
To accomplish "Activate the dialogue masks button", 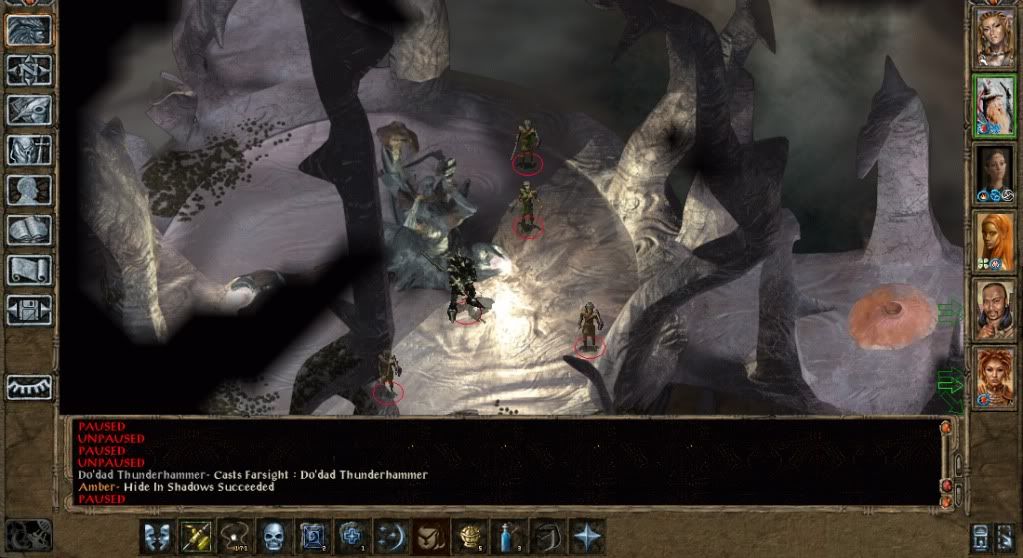I will [155, 535].
